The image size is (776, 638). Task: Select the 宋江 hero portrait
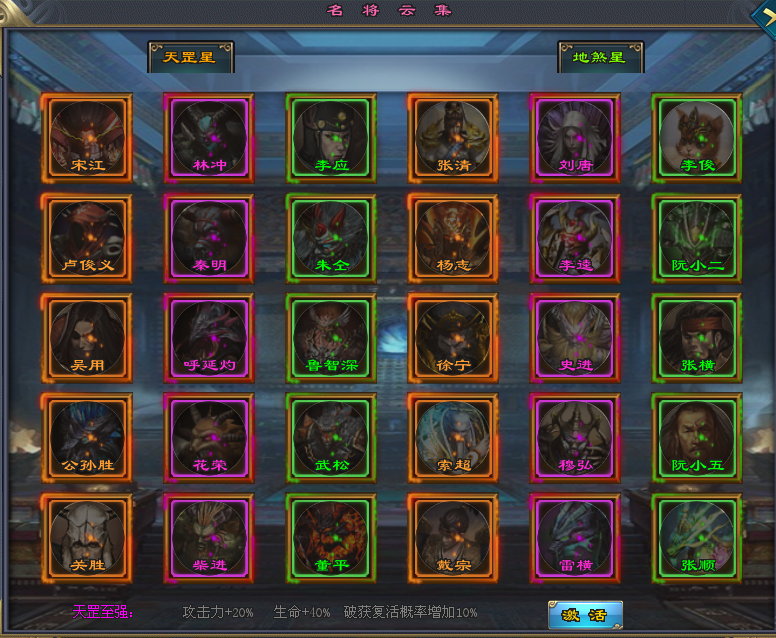point(88,138)
